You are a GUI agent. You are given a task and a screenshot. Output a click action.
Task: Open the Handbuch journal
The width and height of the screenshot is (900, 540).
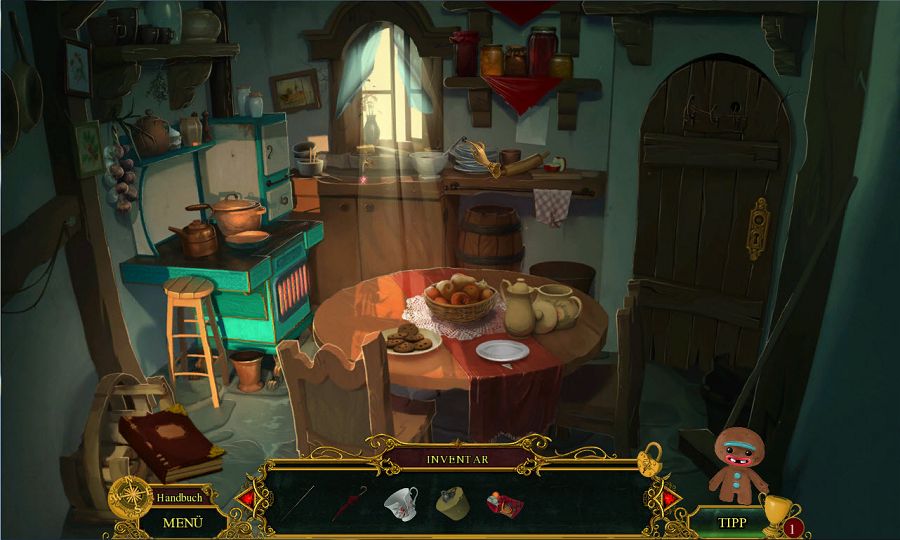pos(179,497)
